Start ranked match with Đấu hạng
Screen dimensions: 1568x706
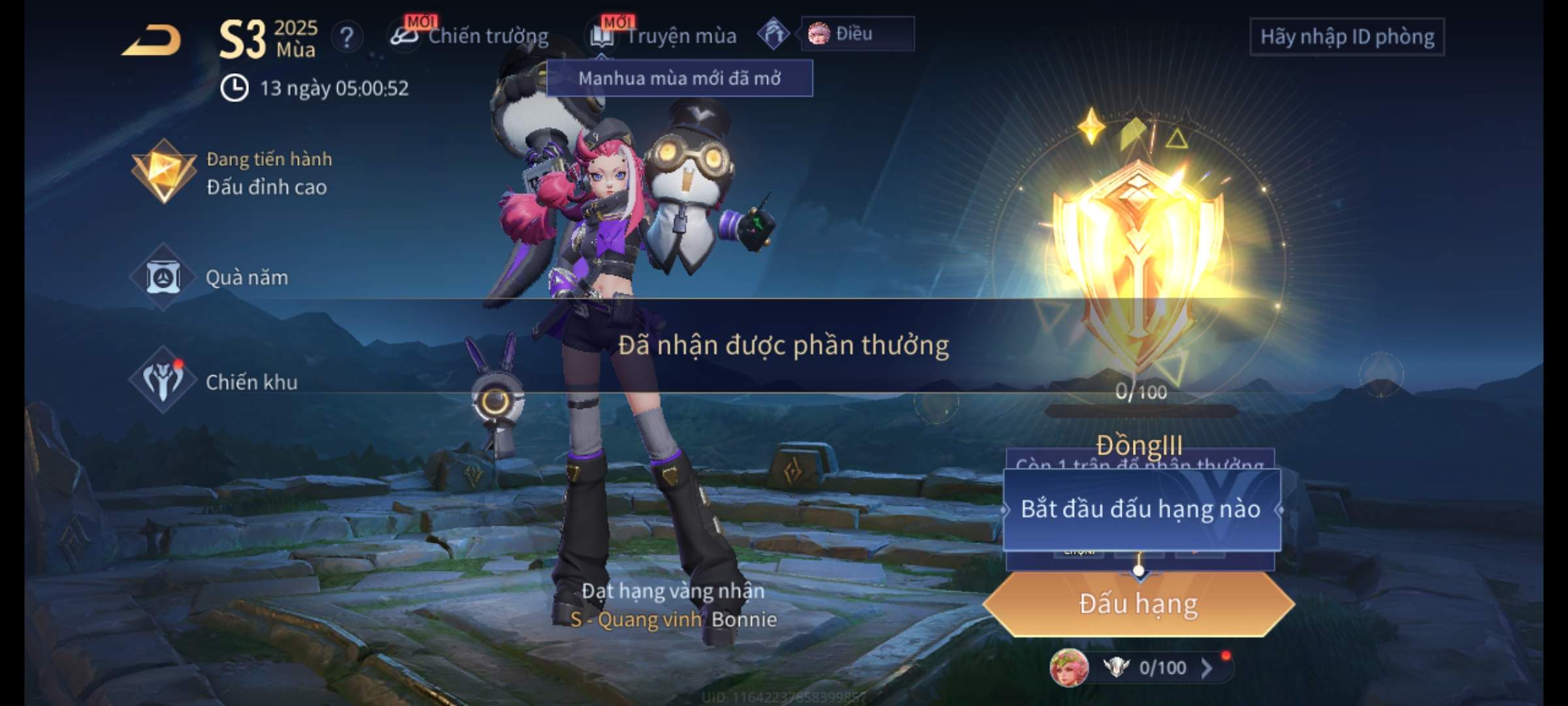pos(1138,604)
